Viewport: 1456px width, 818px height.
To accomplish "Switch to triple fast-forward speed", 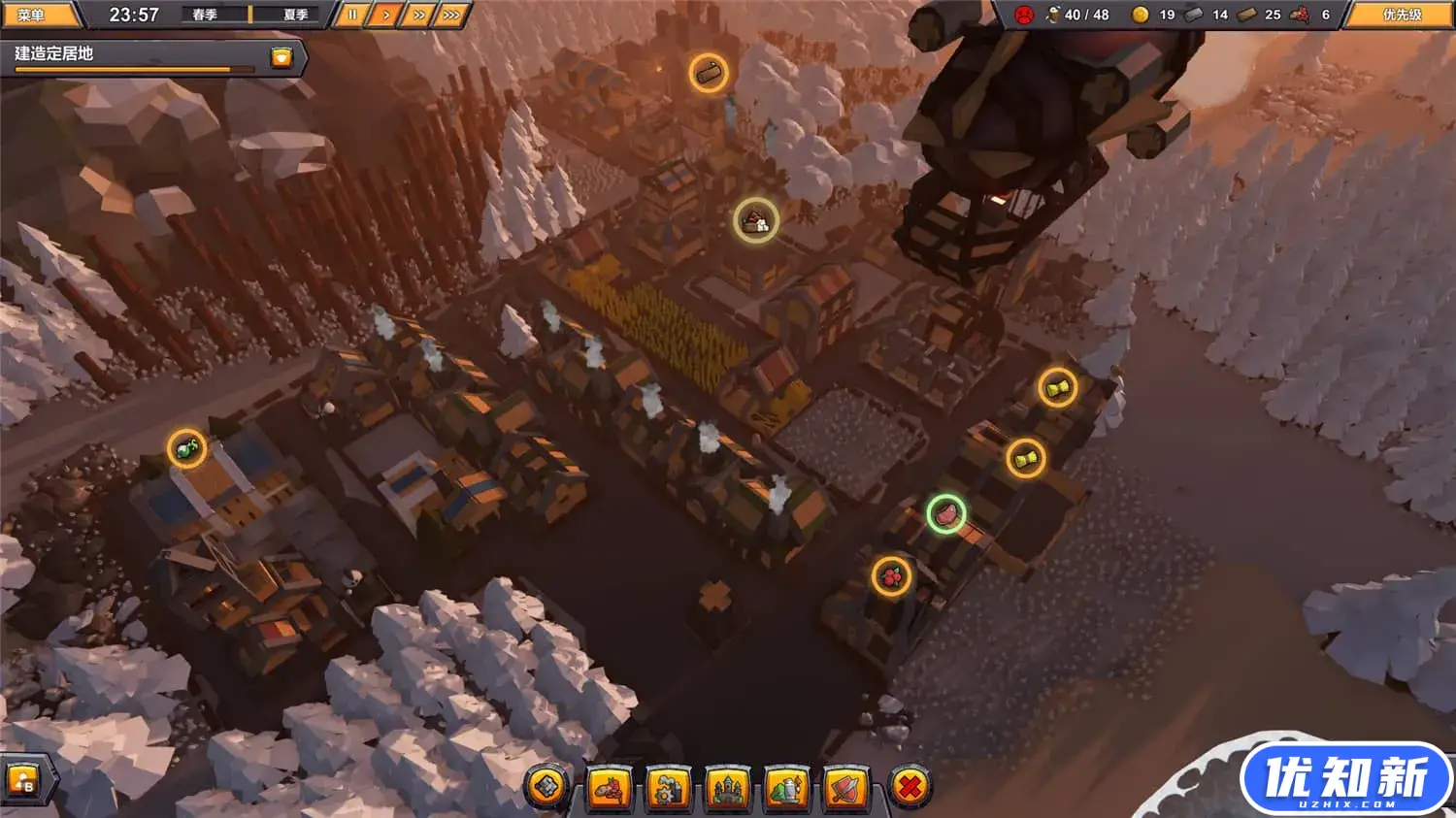I will pos(451,15).
